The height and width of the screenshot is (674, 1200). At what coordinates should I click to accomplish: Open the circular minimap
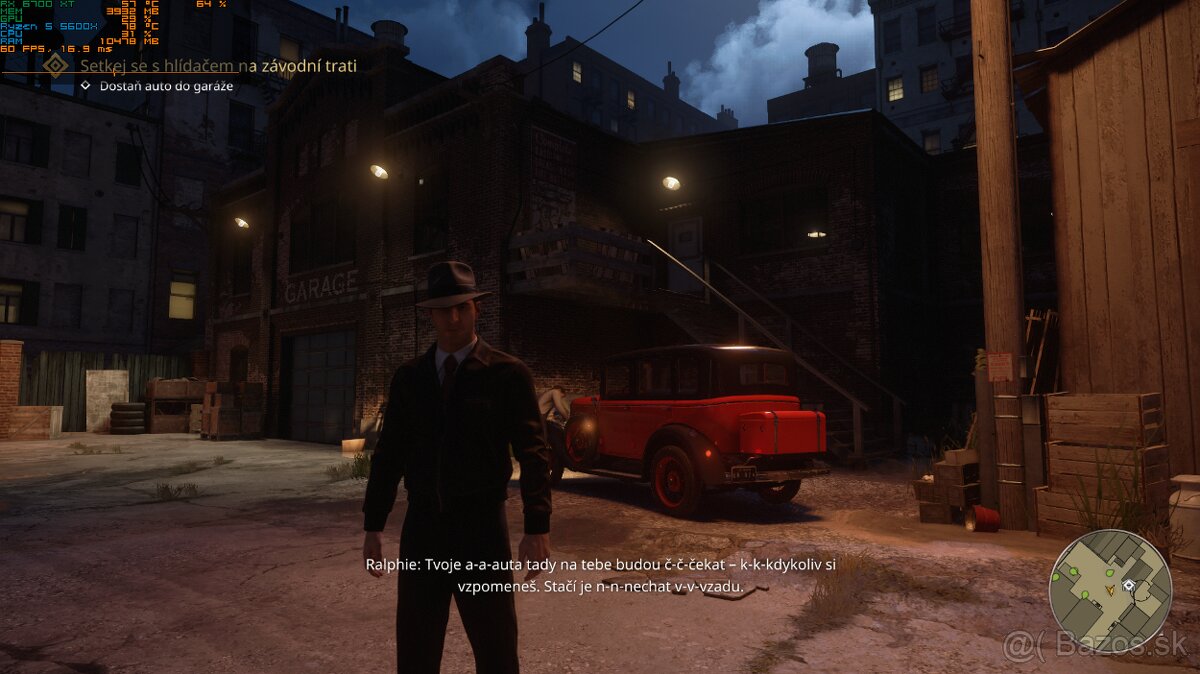[1110, 590]
